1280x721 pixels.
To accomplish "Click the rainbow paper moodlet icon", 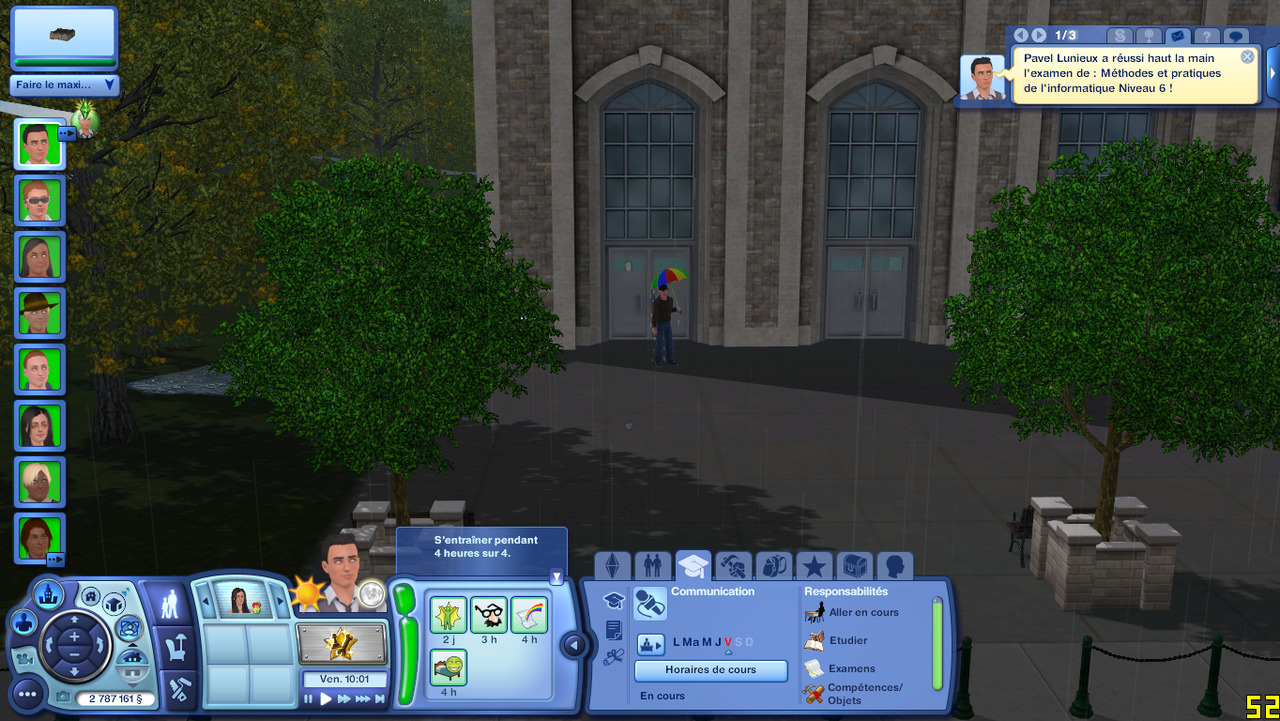I will [528, 615].
